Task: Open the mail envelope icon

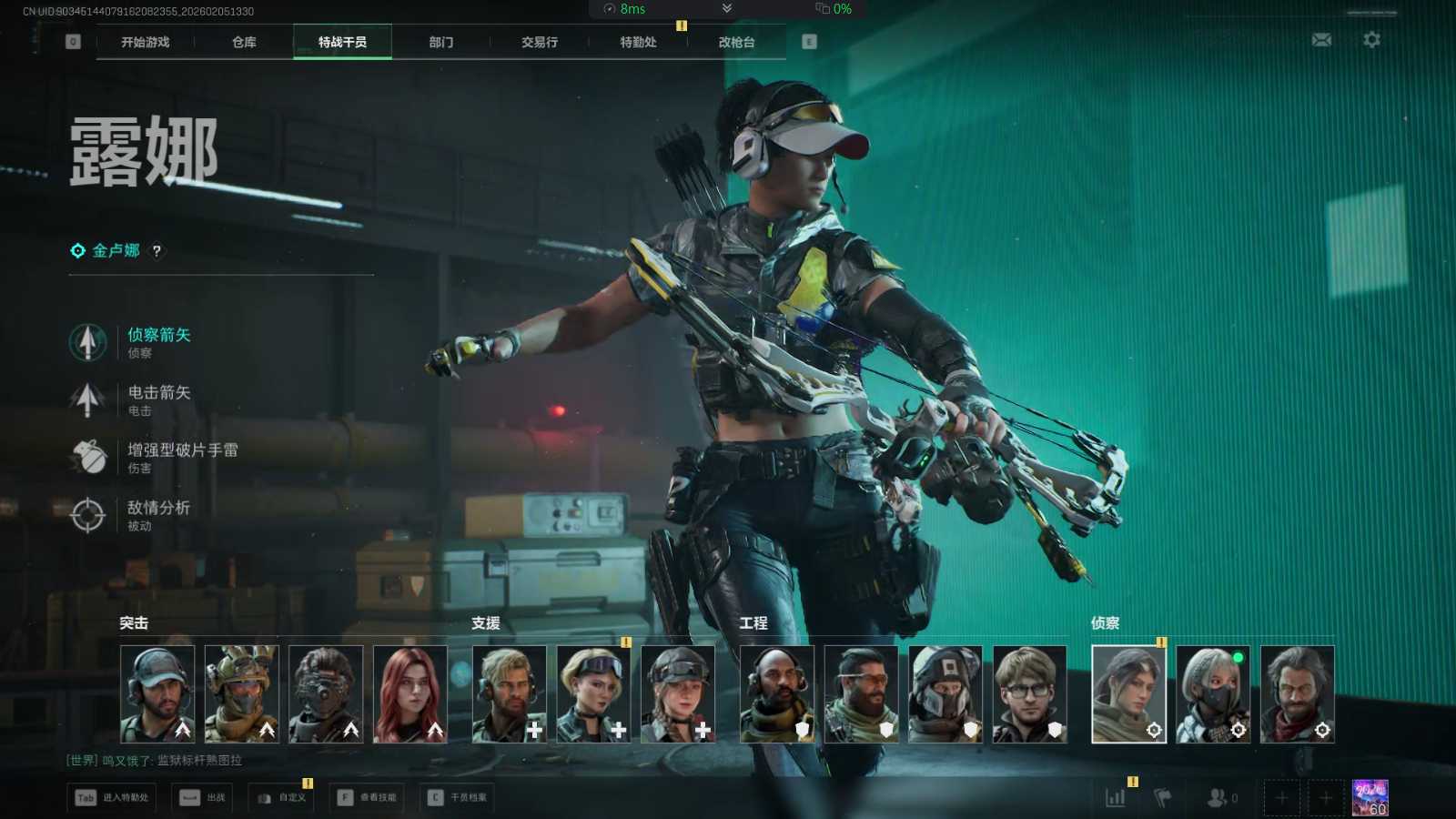Action: coord(1321,40)
